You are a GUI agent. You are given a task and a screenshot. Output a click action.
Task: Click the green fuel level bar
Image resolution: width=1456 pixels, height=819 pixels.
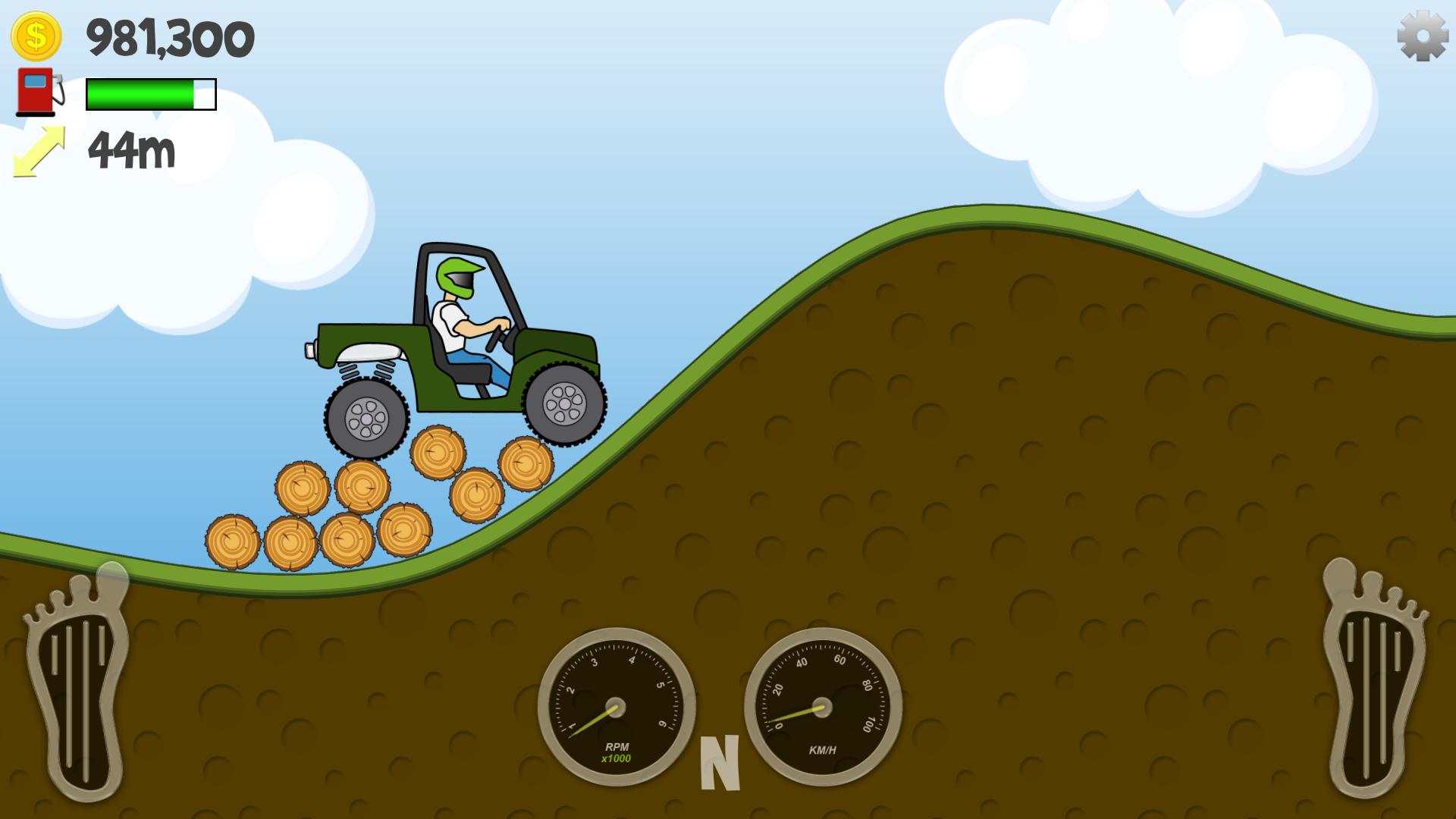click(x=140, y=94)
